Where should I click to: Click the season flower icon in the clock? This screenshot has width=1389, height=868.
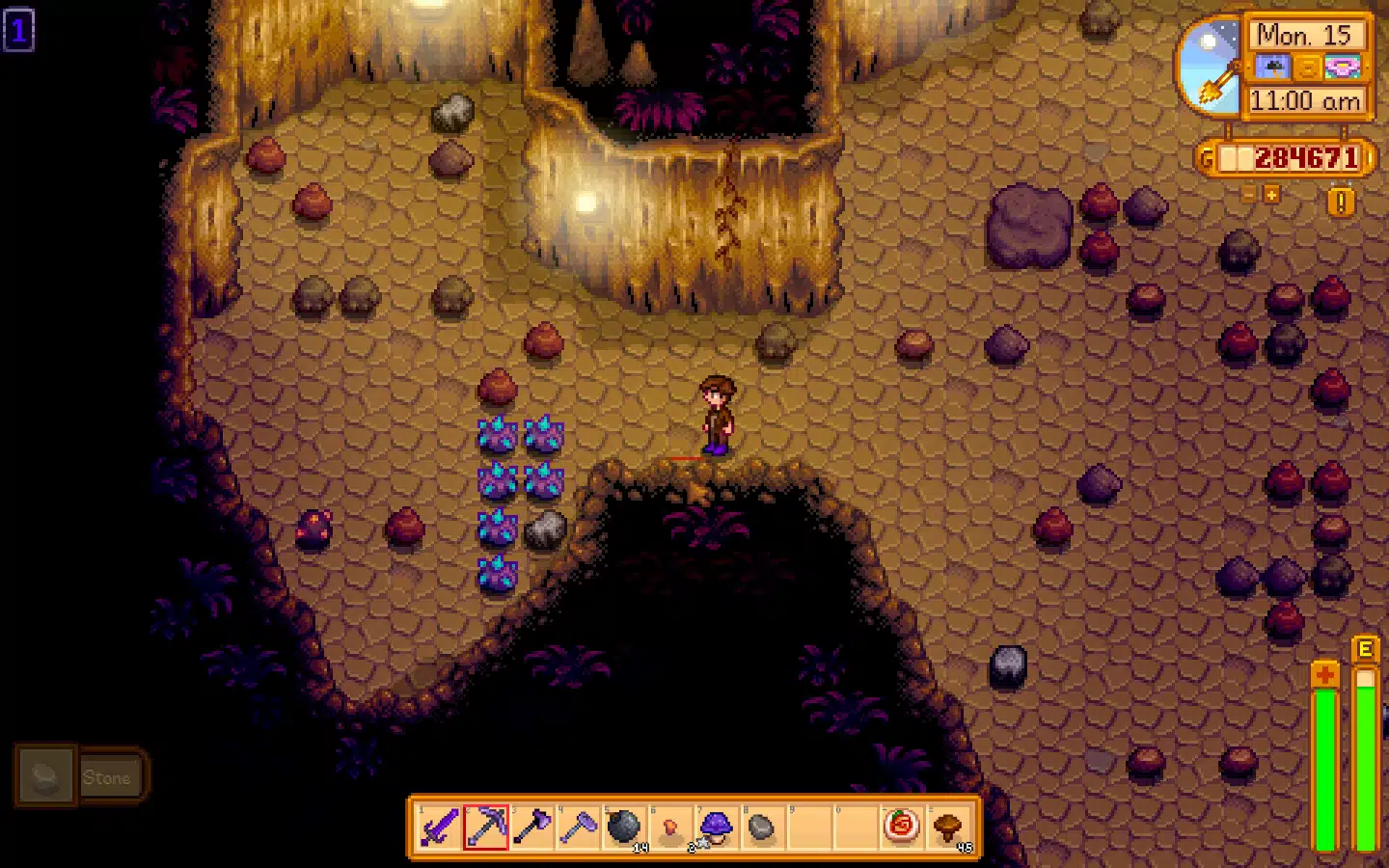coord(1341,68)
